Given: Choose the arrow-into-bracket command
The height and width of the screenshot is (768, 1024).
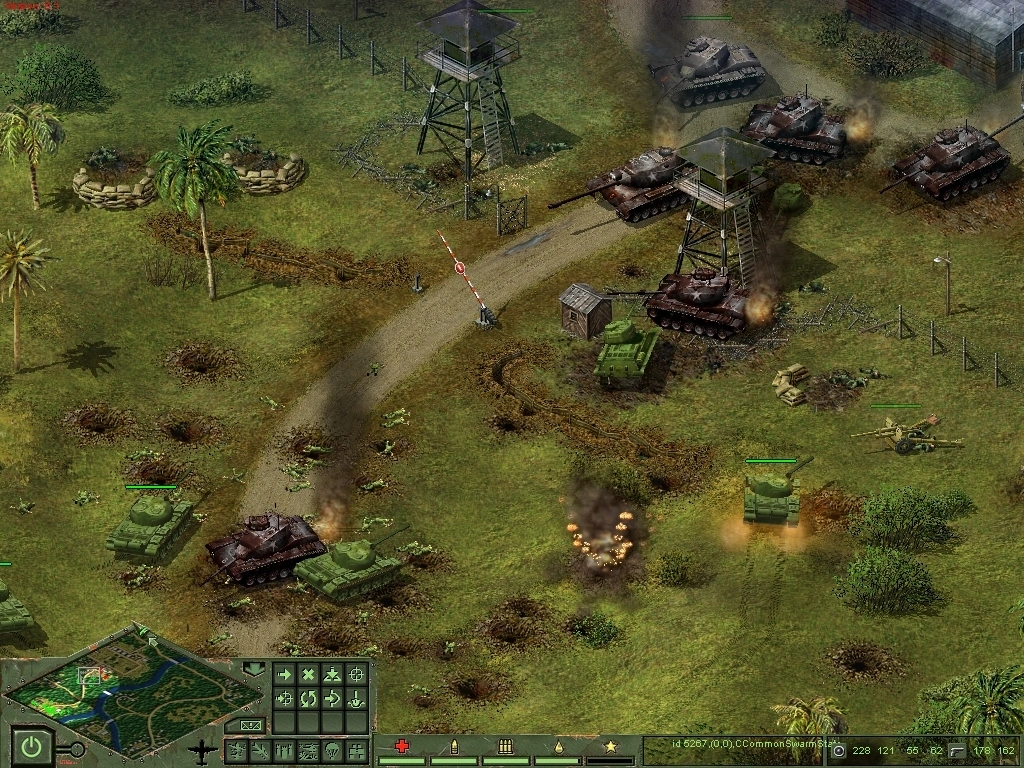Looking at the screenshot, I should coord(332,698).
